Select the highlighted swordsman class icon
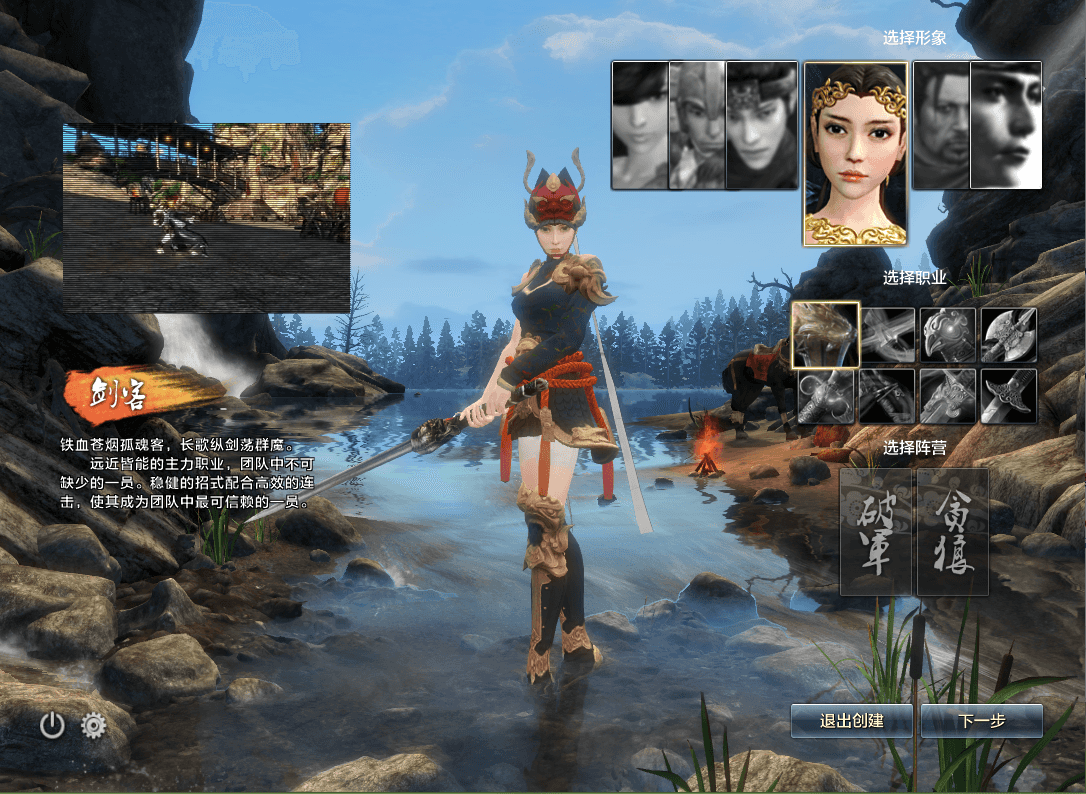This screenshot has width=1086, height=794. (825, 335)
